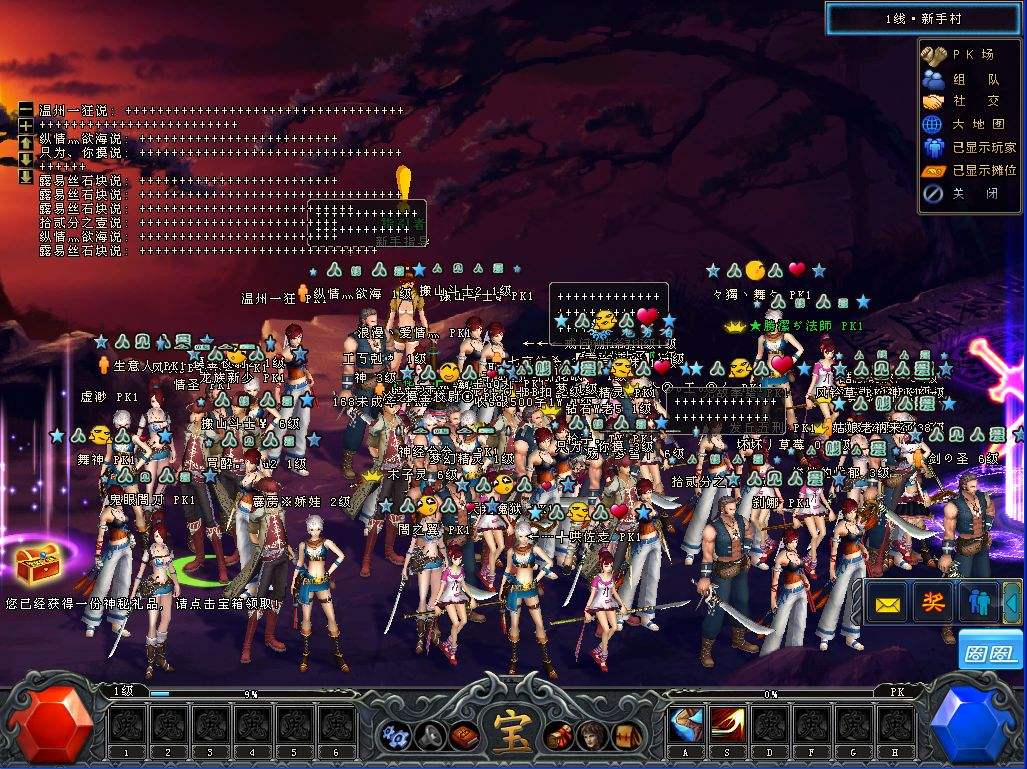Open the blue two-people friends button
Screen dimensions: 1027x769
[978, 602]
